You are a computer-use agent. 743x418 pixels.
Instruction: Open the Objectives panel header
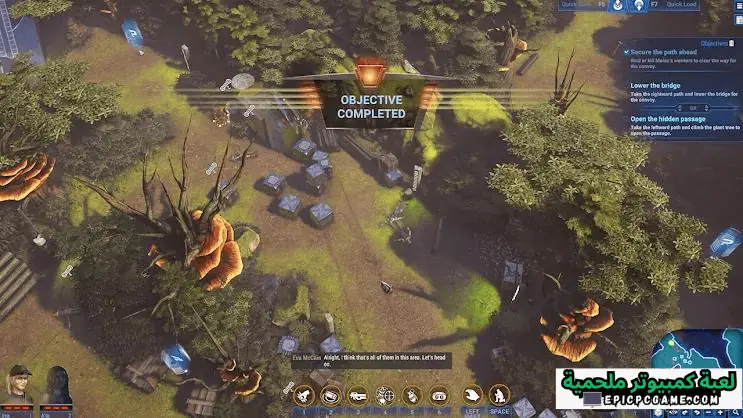(714, 43)
